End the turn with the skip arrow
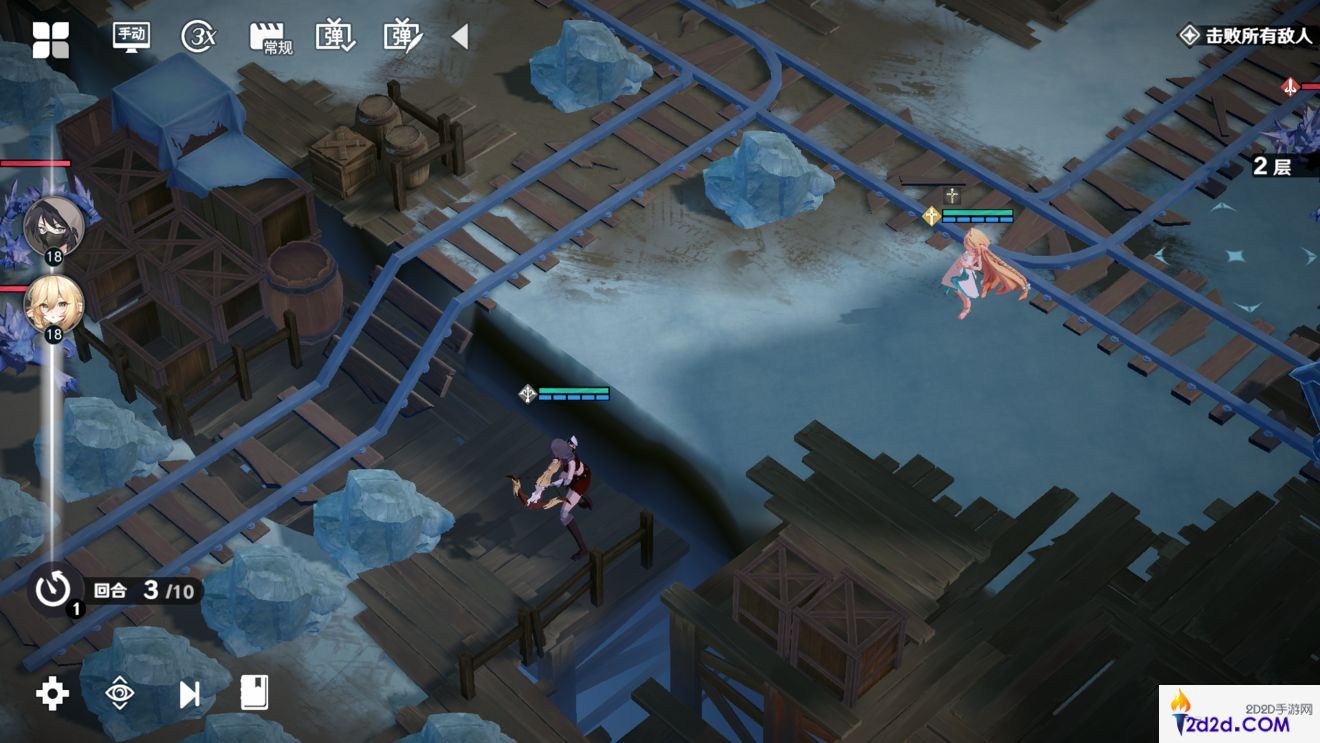1320x743 pixels. 189,693
